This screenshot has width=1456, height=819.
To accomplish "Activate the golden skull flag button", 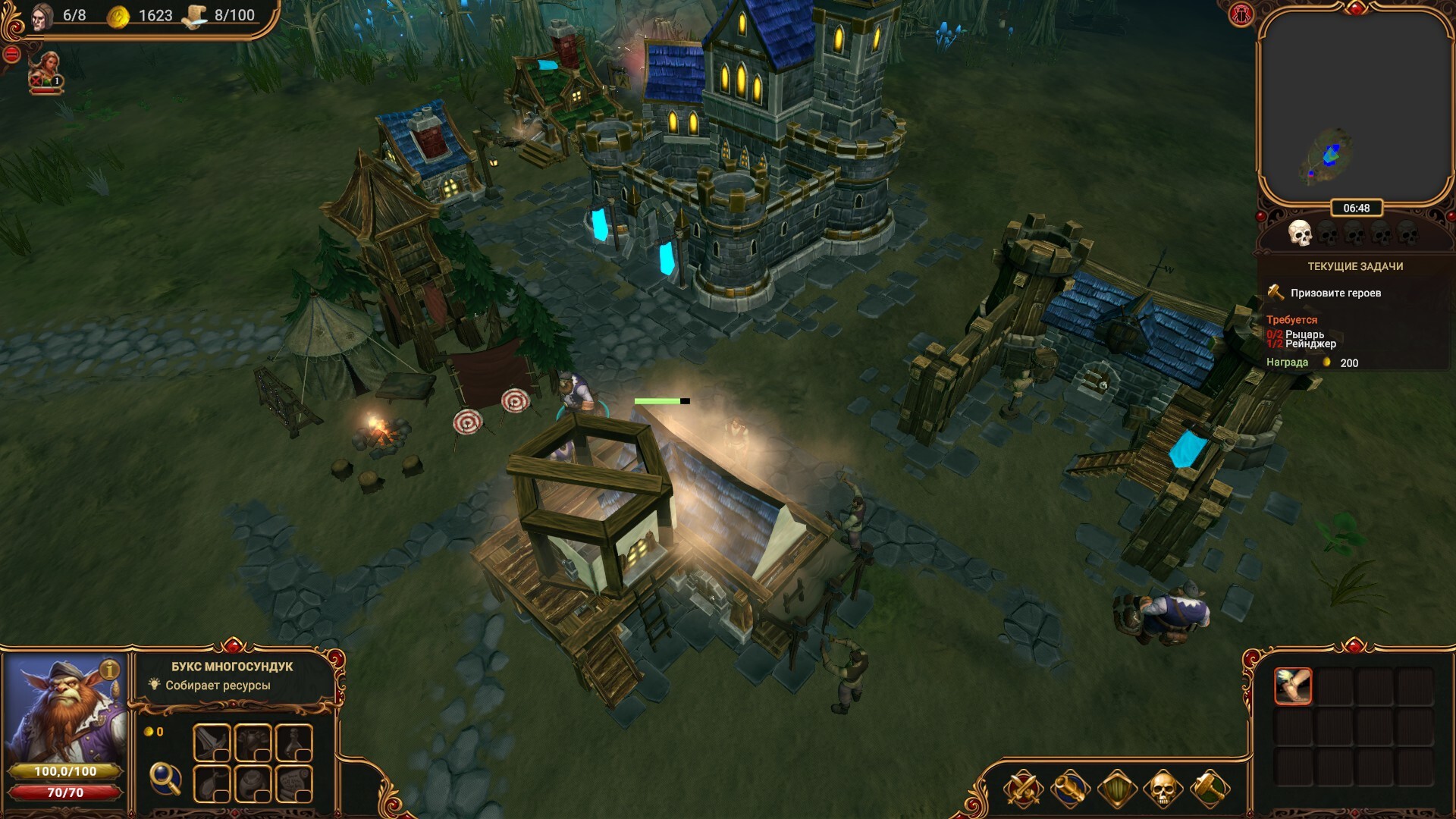I will click(1163, 789).
